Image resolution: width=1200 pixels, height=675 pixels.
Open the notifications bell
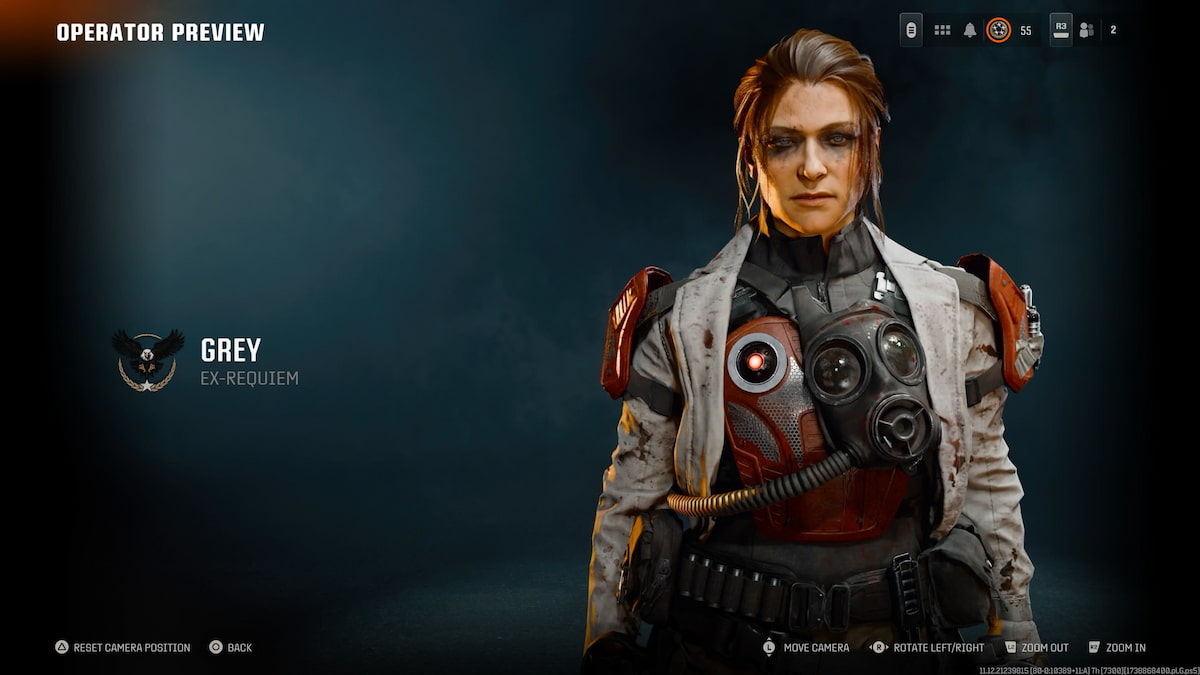[x=969, y=30]
